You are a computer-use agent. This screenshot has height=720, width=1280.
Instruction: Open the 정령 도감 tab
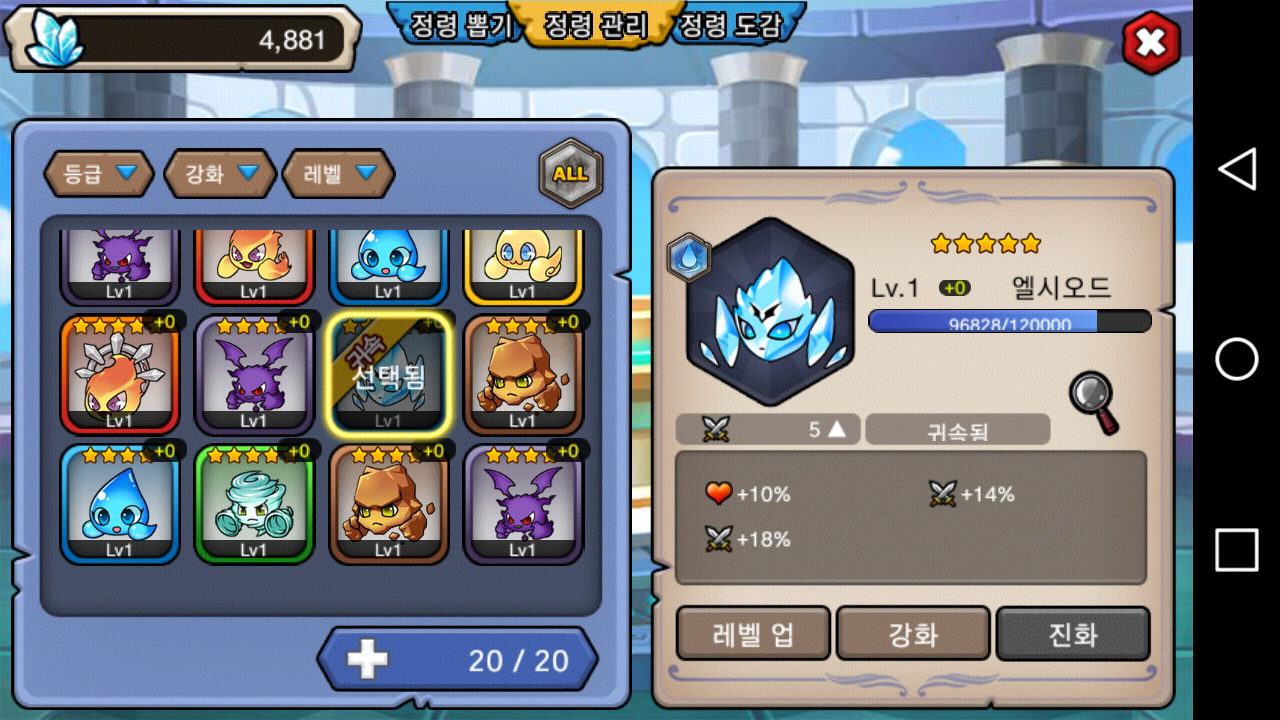(727, 26)
